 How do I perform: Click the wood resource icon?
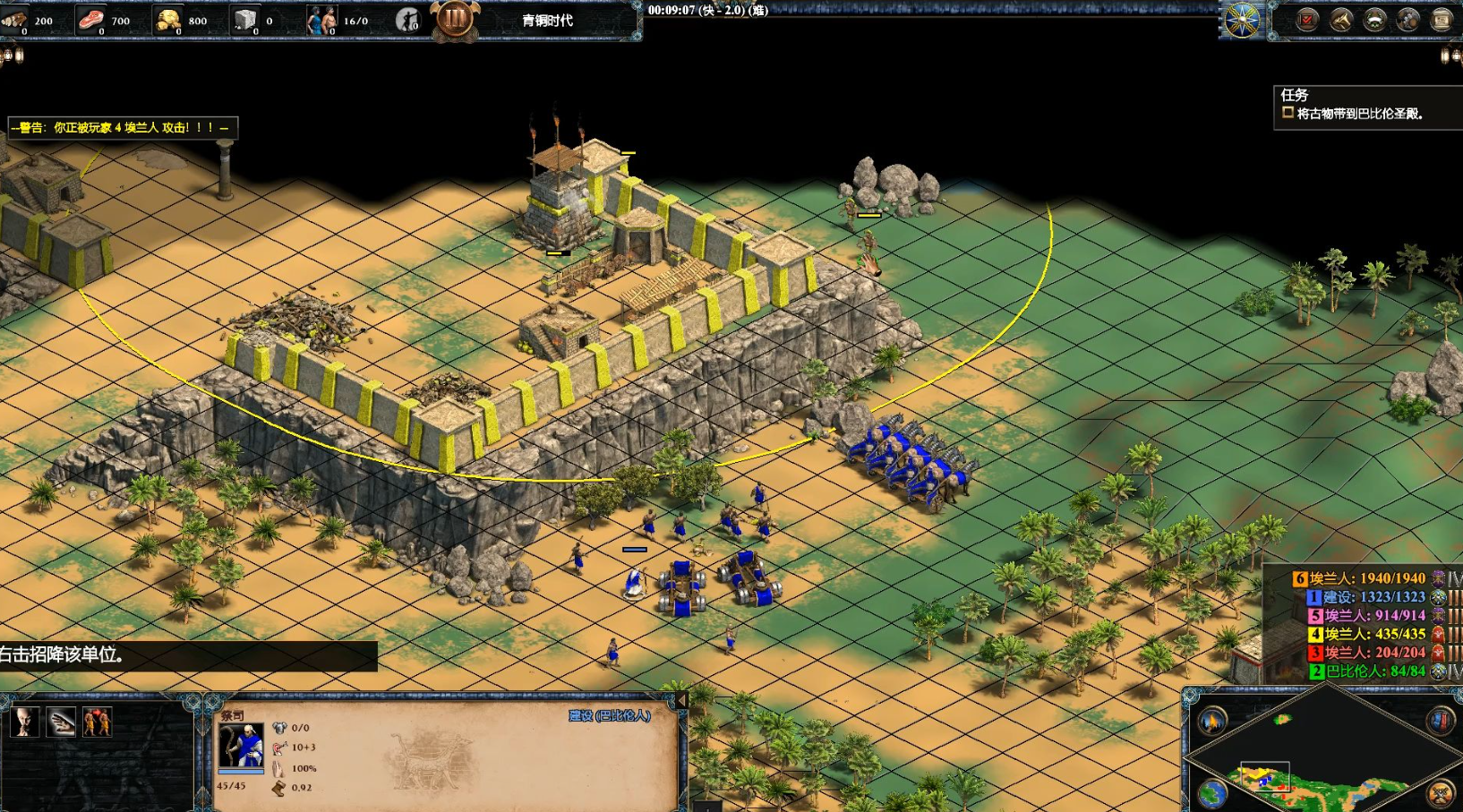(x=14, y=20)
